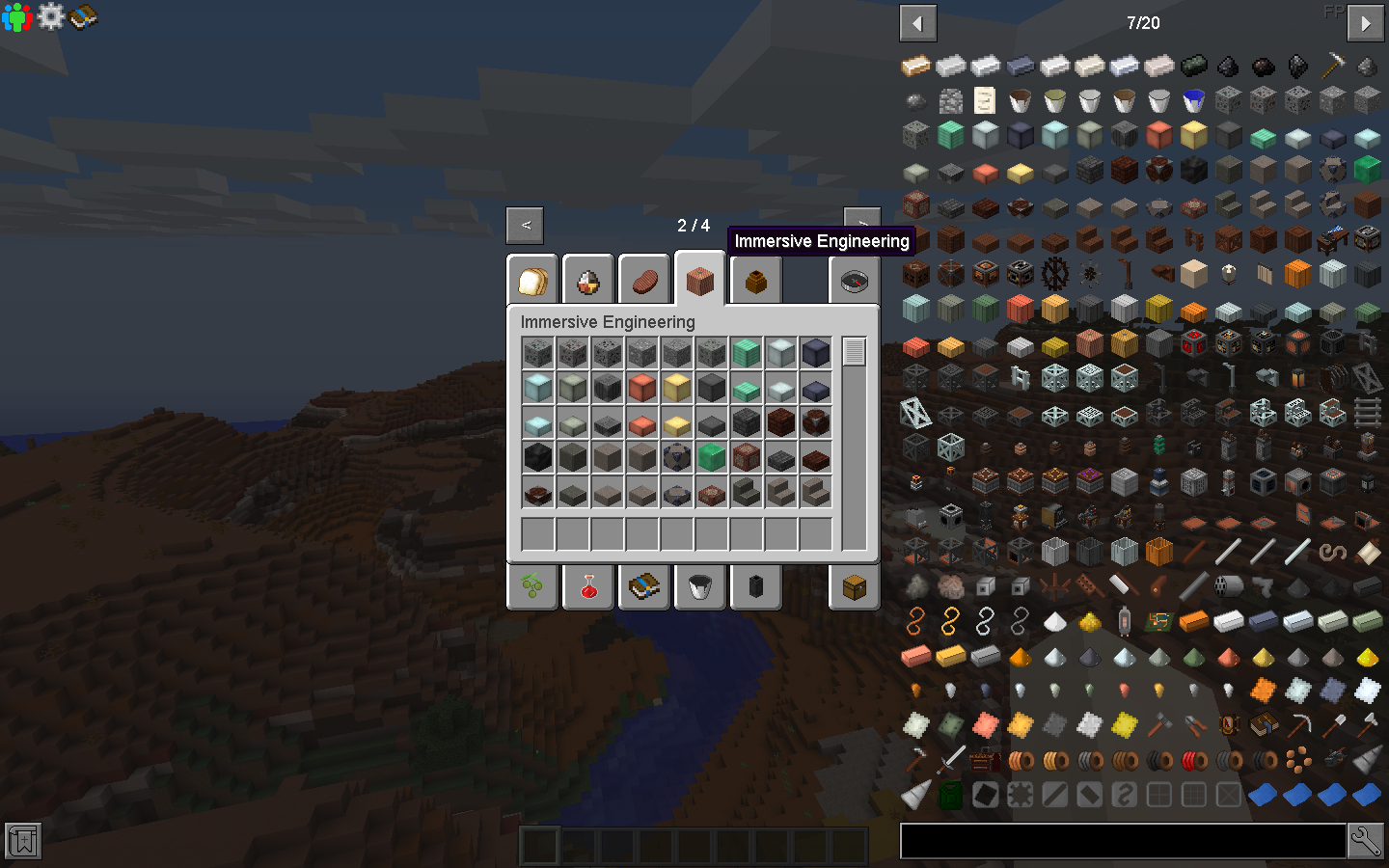Open game options with the gear icon top-left
Image resolution: width=1389 pixels, height=868 pixels.
point(51,15)
